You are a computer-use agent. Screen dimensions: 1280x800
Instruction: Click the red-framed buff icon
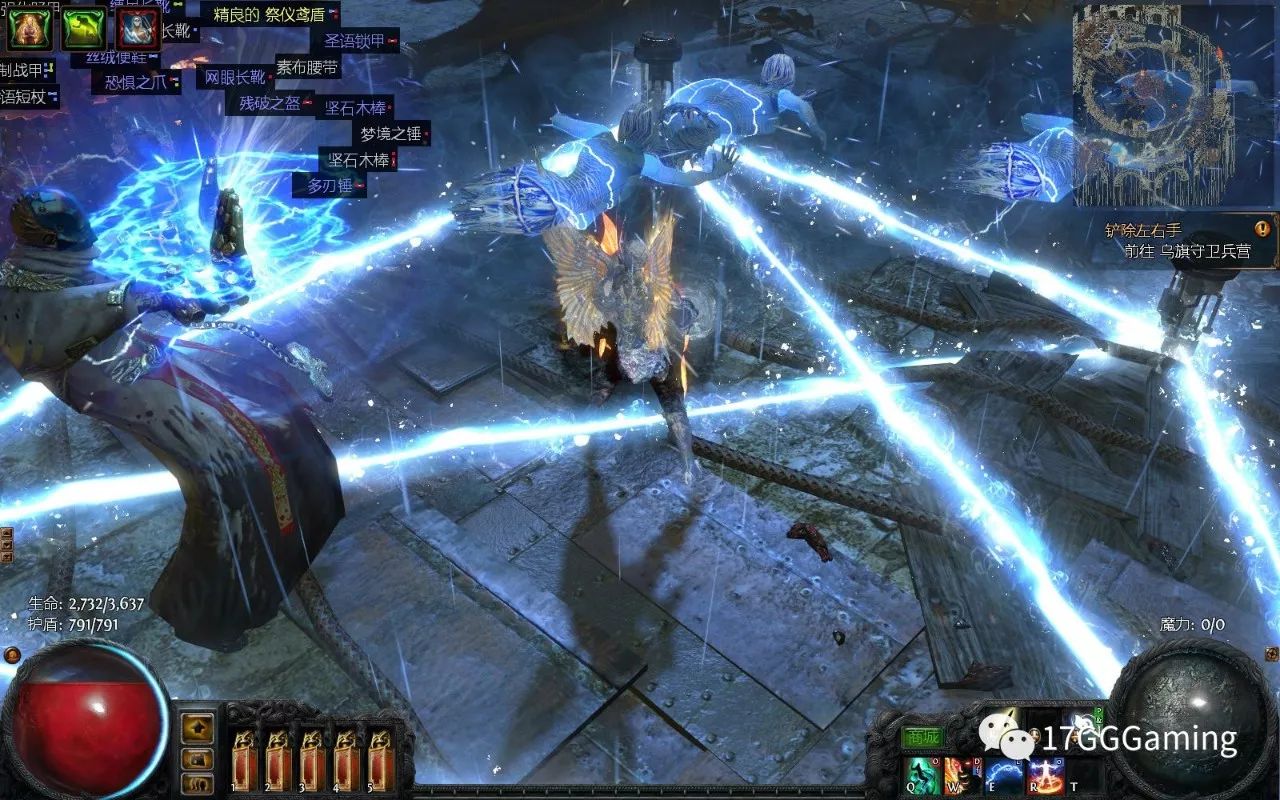[139, 29]
